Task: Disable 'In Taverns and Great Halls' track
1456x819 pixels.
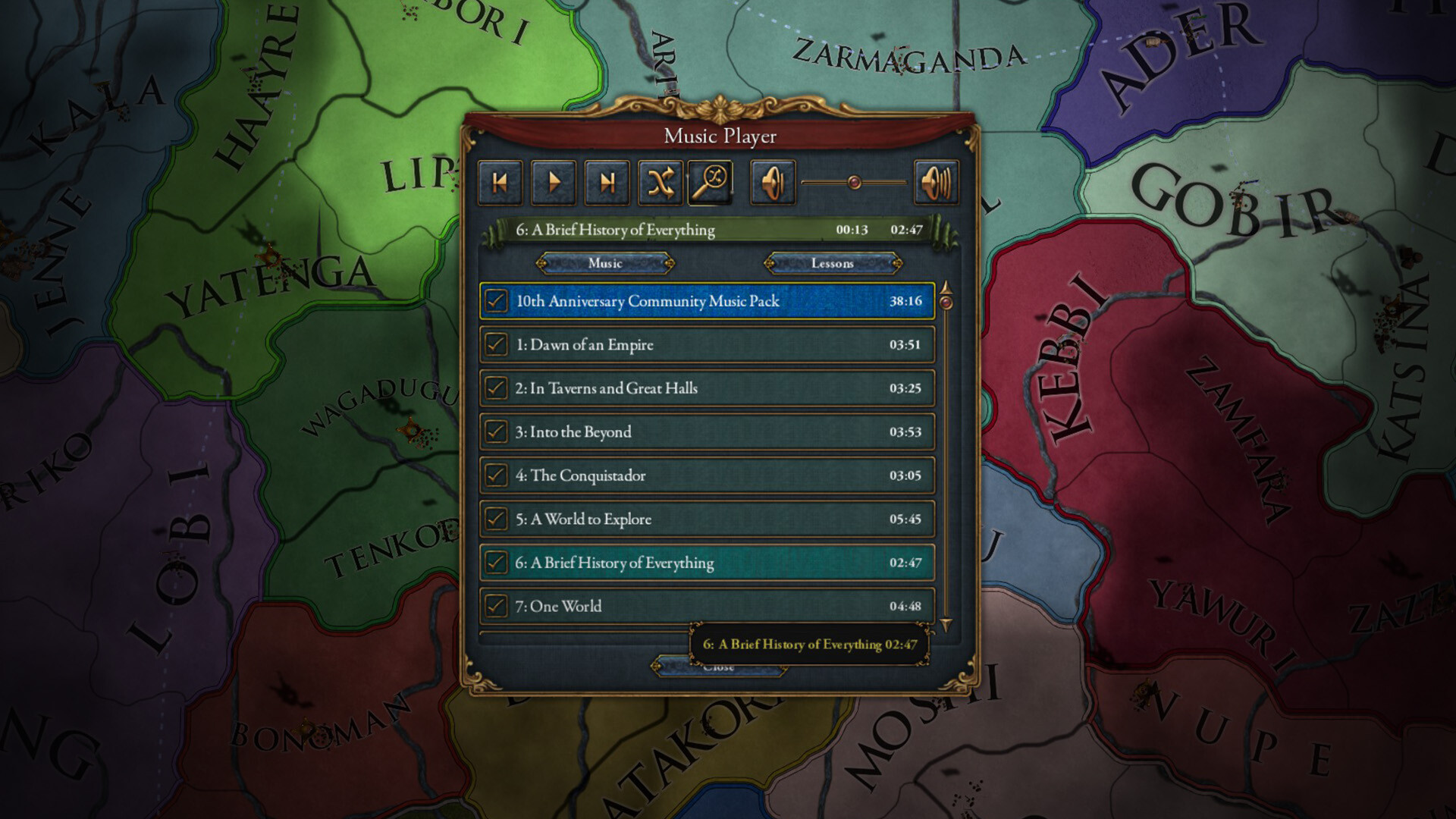Action: (497, 388)
